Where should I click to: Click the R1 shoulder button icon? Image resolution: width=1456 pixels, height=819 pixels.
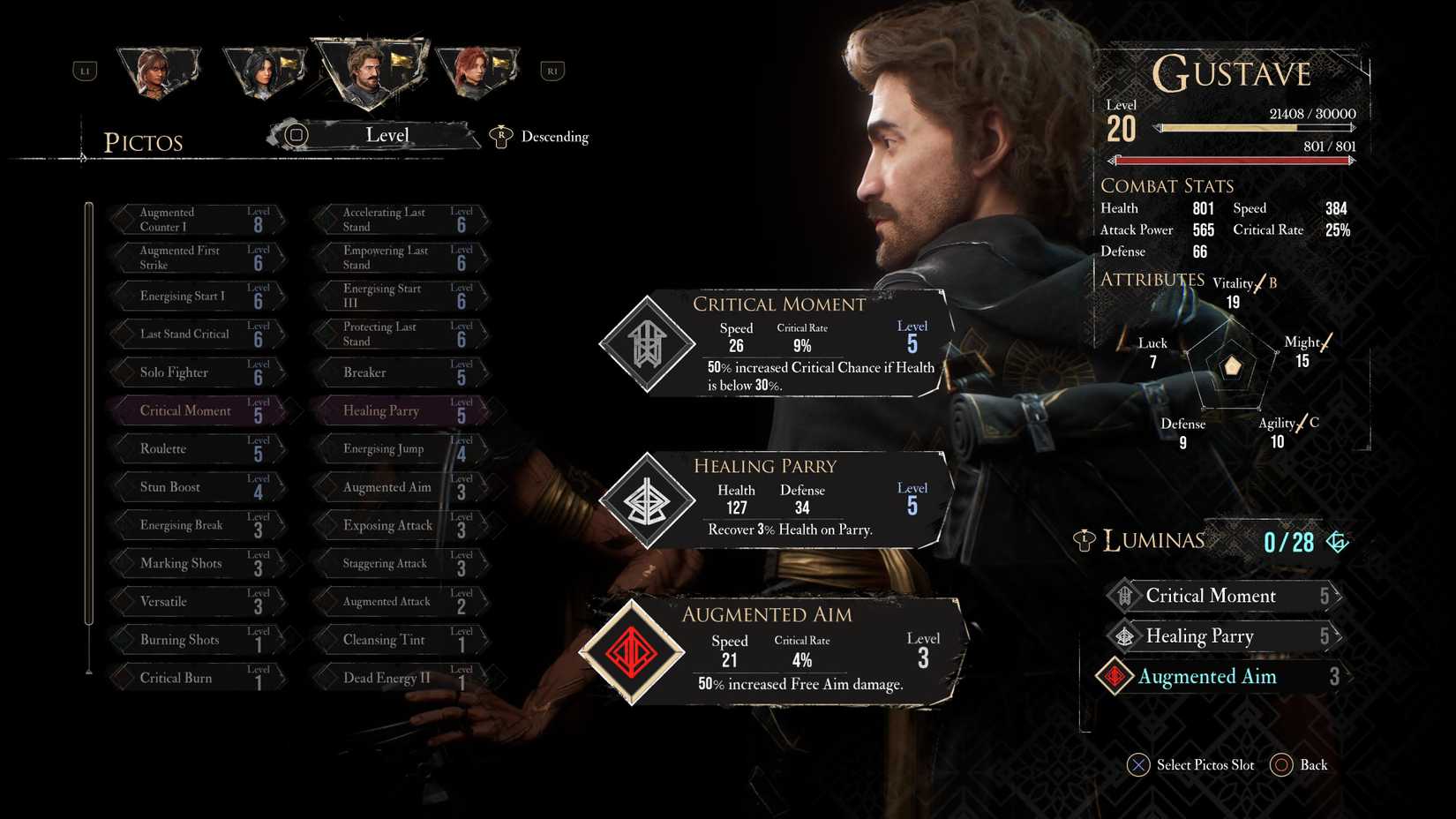(552, 71)
